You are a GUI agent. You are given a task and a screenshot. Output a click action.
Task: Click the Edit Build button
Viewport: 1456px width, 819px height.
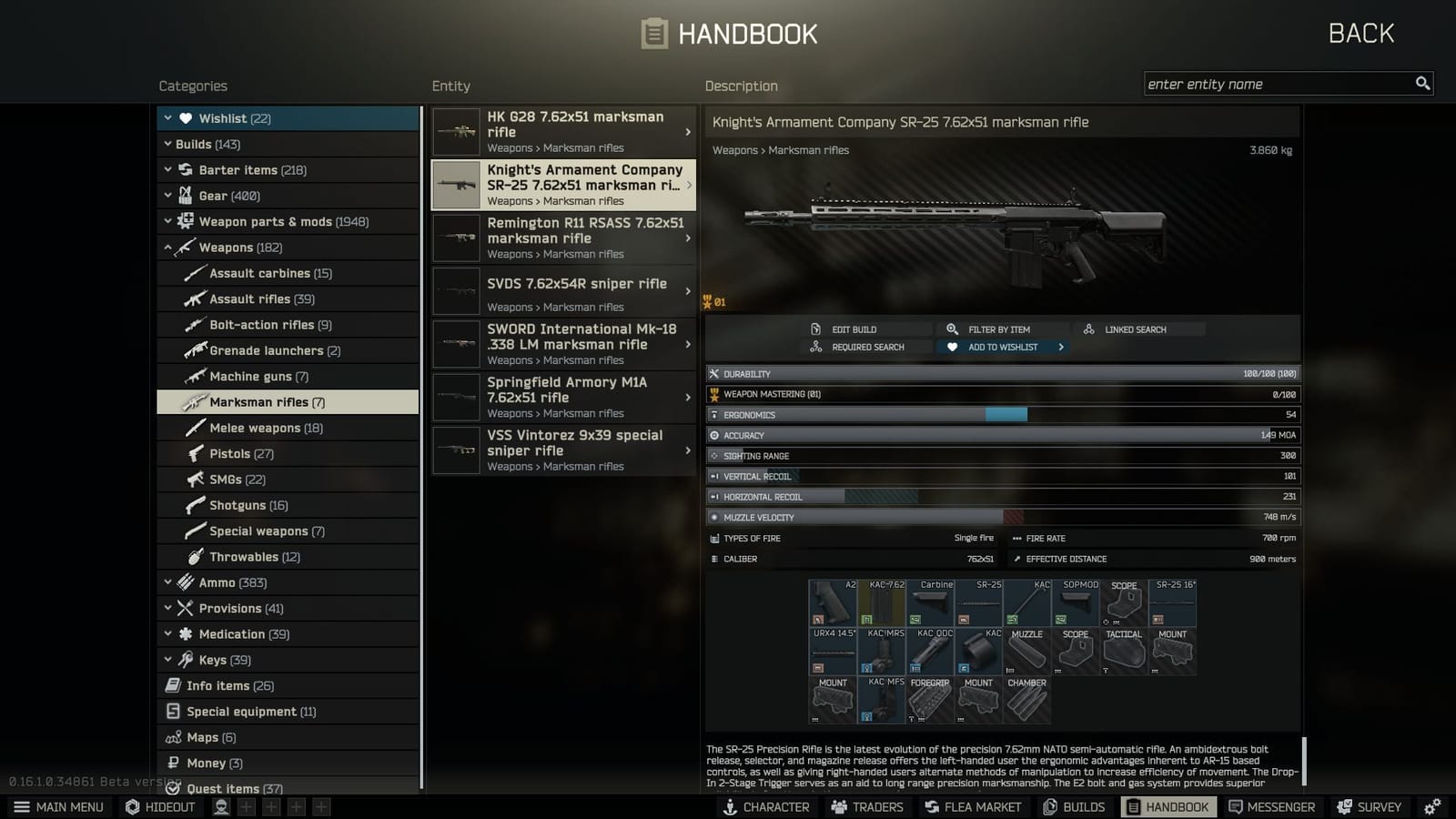pyautogui.click(x=854, y=329)
